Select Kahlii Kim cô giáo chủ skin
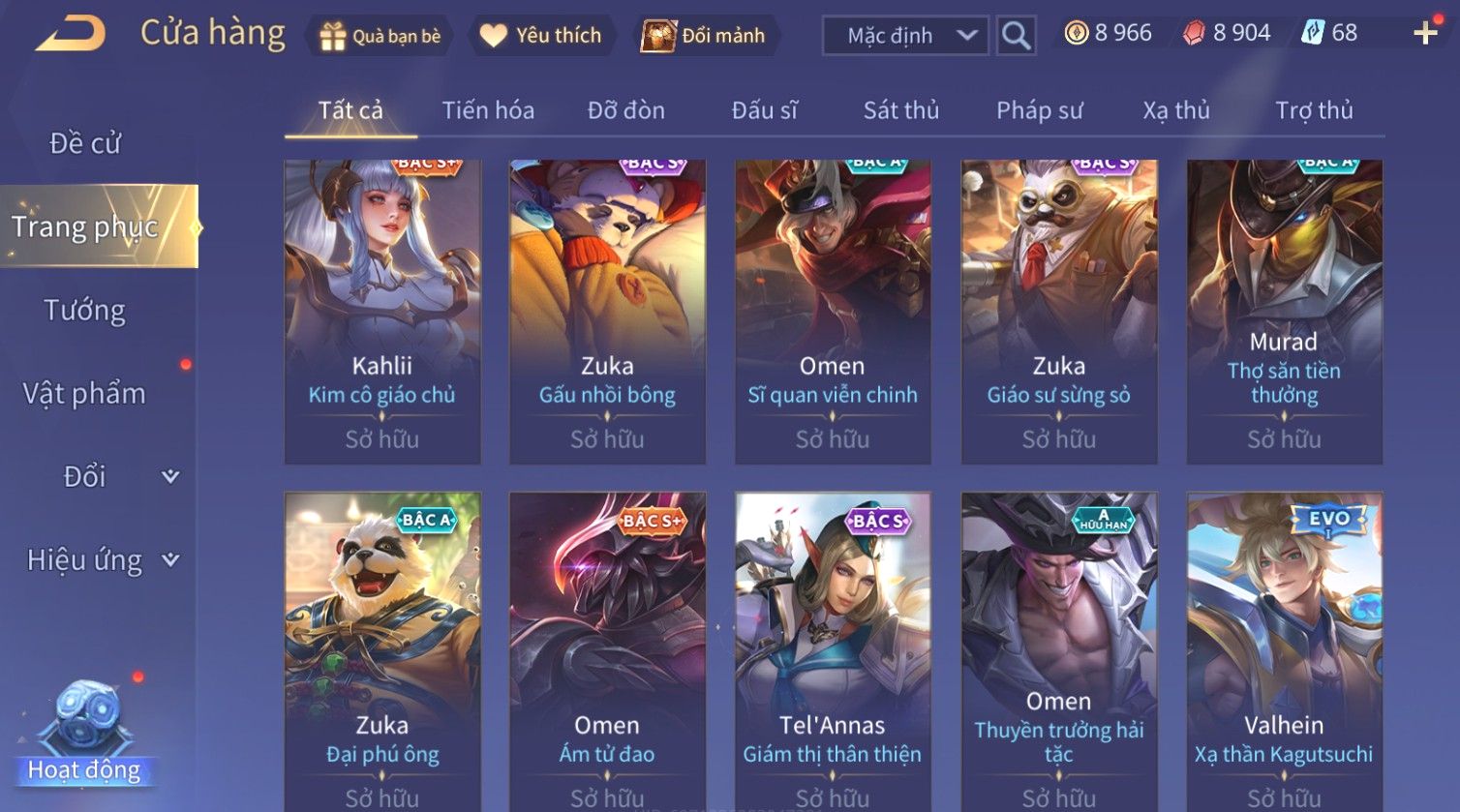Viewport: 1460px width, 812px height. coord(382,312)
